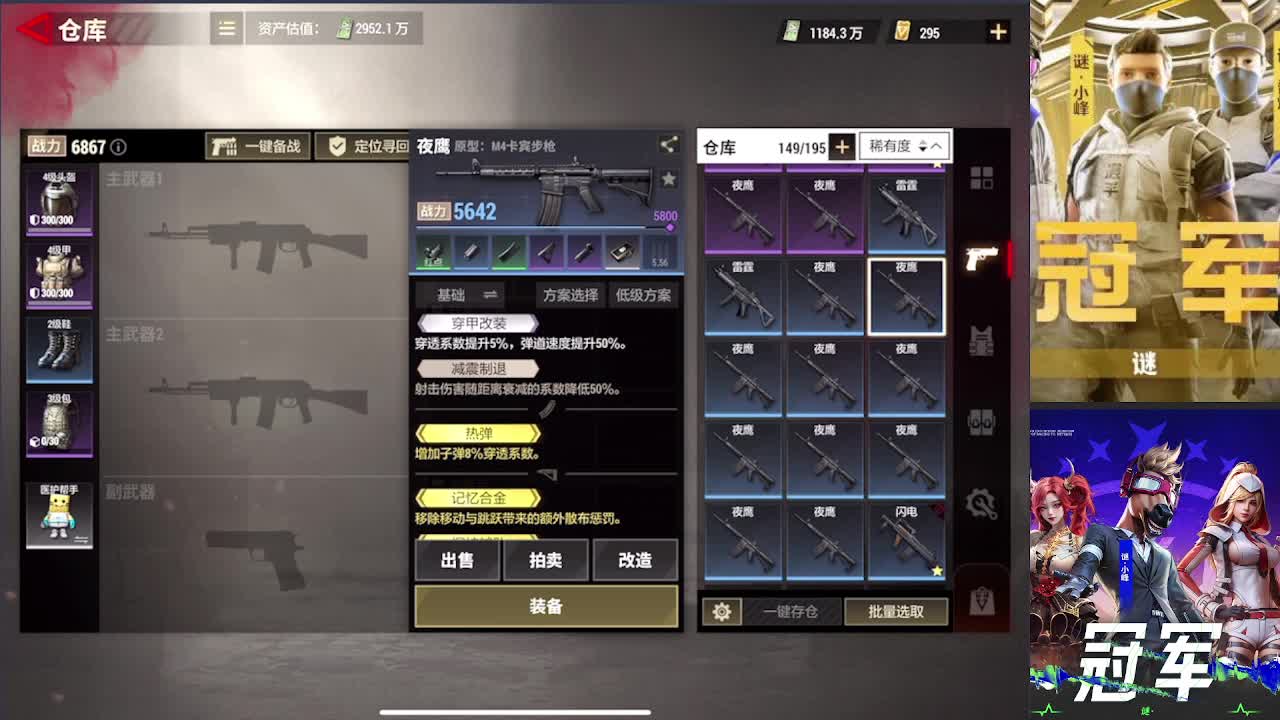This screenshot has height=720, width=1280.
Task: Switch to the 方案选择 tab
Action: (x=569, y=295)
